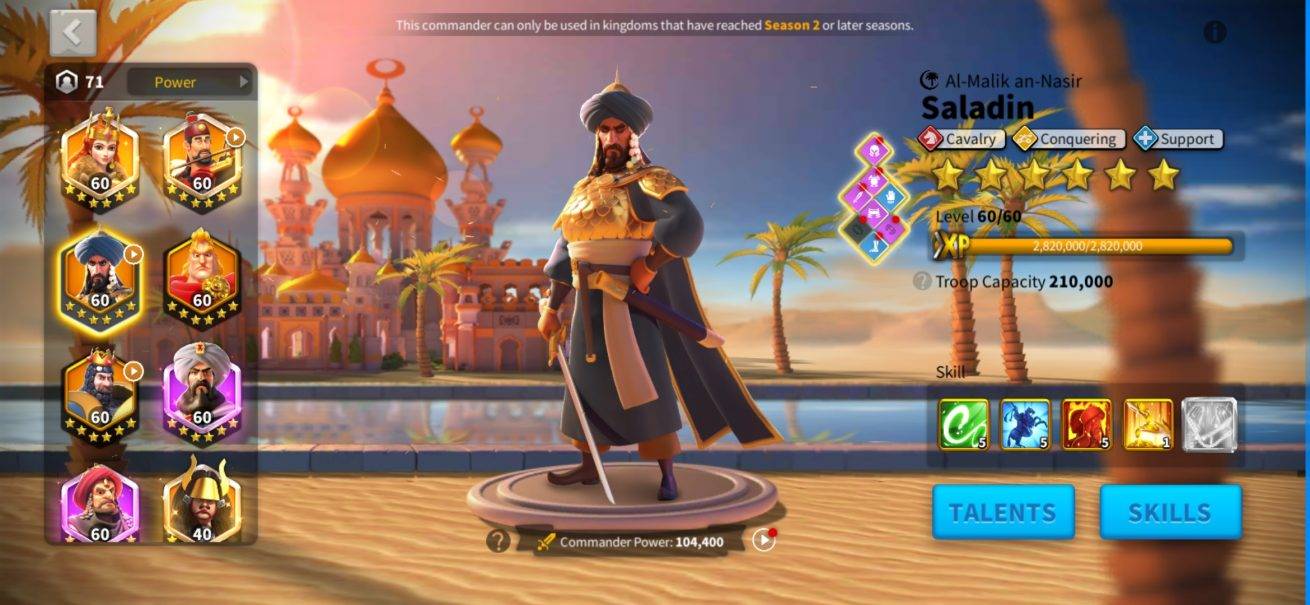View the blue horseman skill icon
1310x605 pixels.
click(1026, 424)
